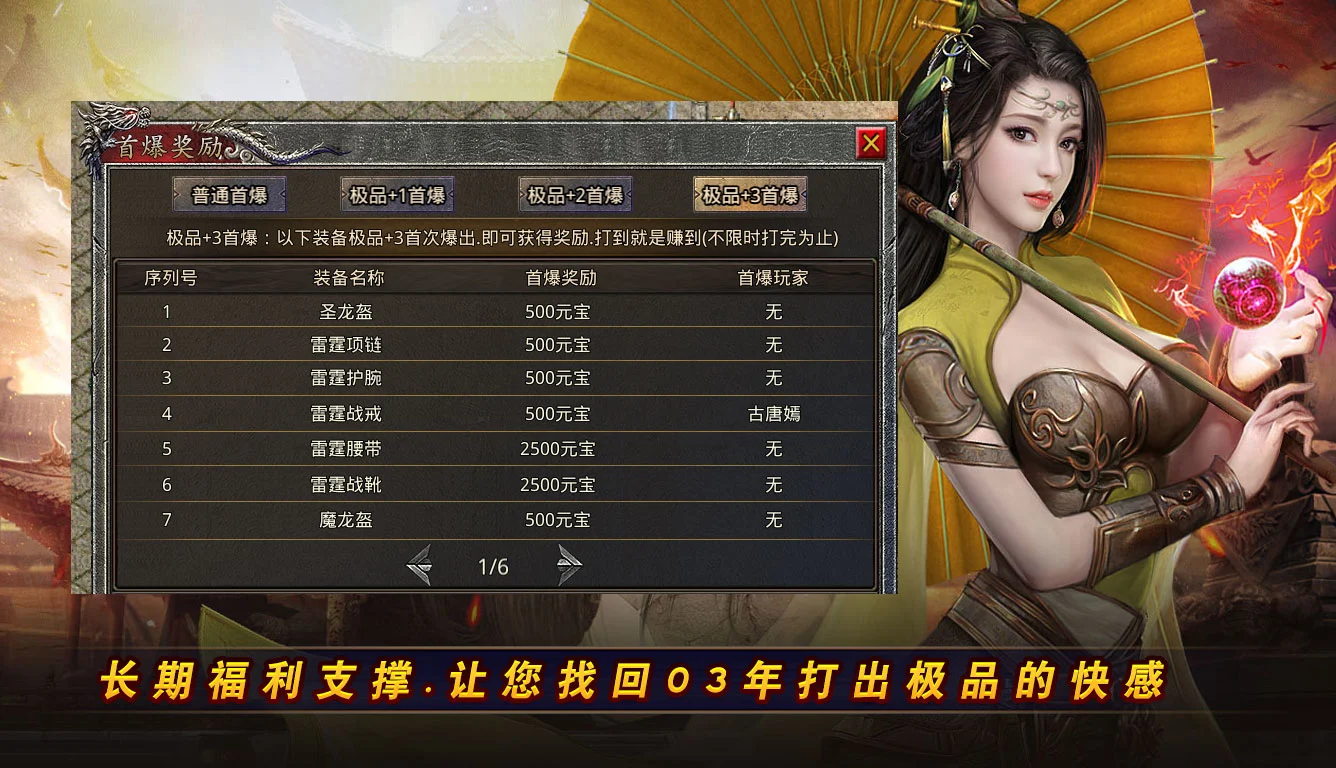The height and width of the screenshot is (768, 1336).
Task: Click the 雷霆项链 equipment name
Action: pos(346,345)
